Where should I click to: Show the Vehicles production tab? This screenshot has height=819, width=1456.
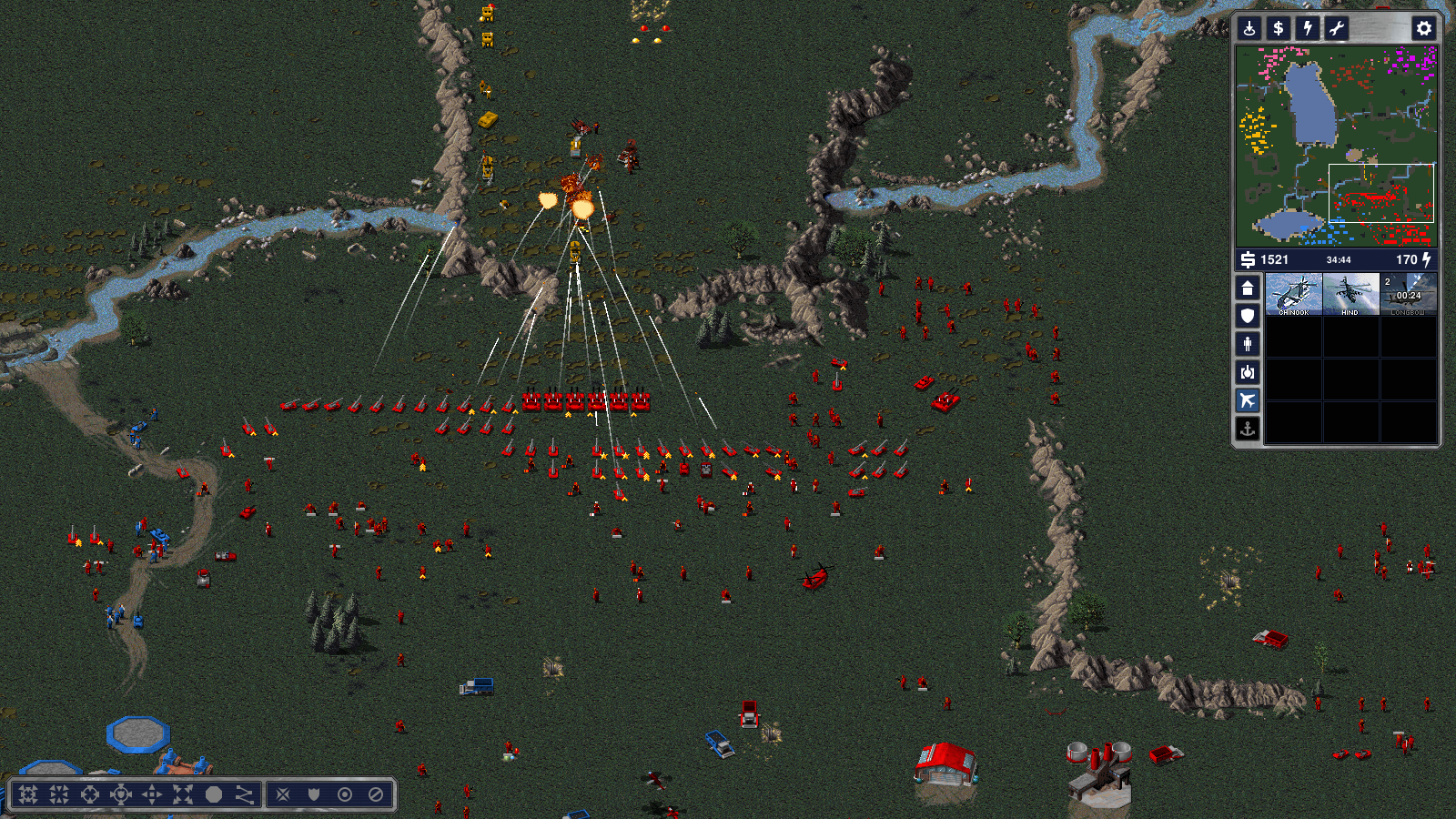[1248, 372]
